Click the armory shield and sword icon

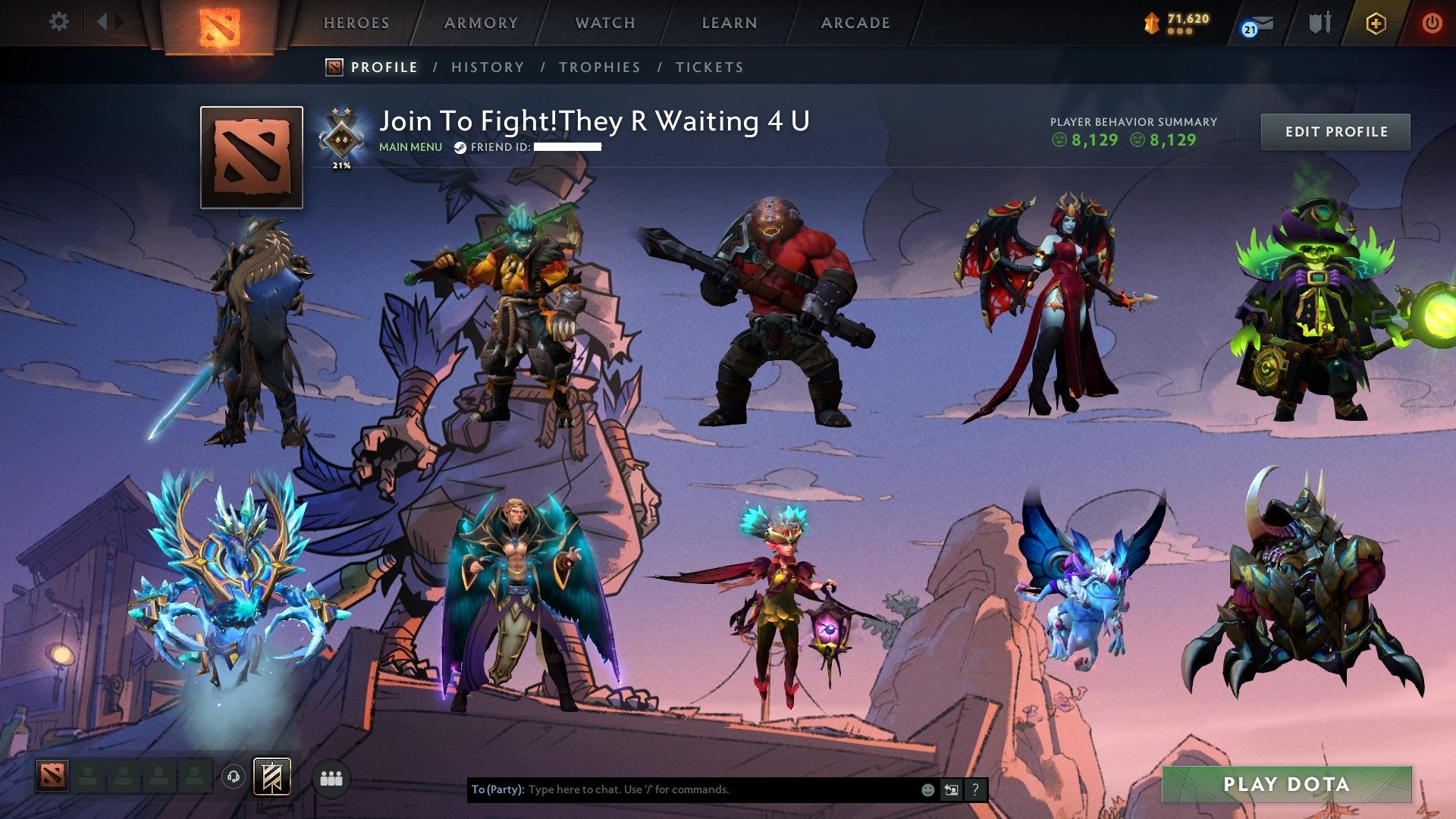coord(1319,23)
